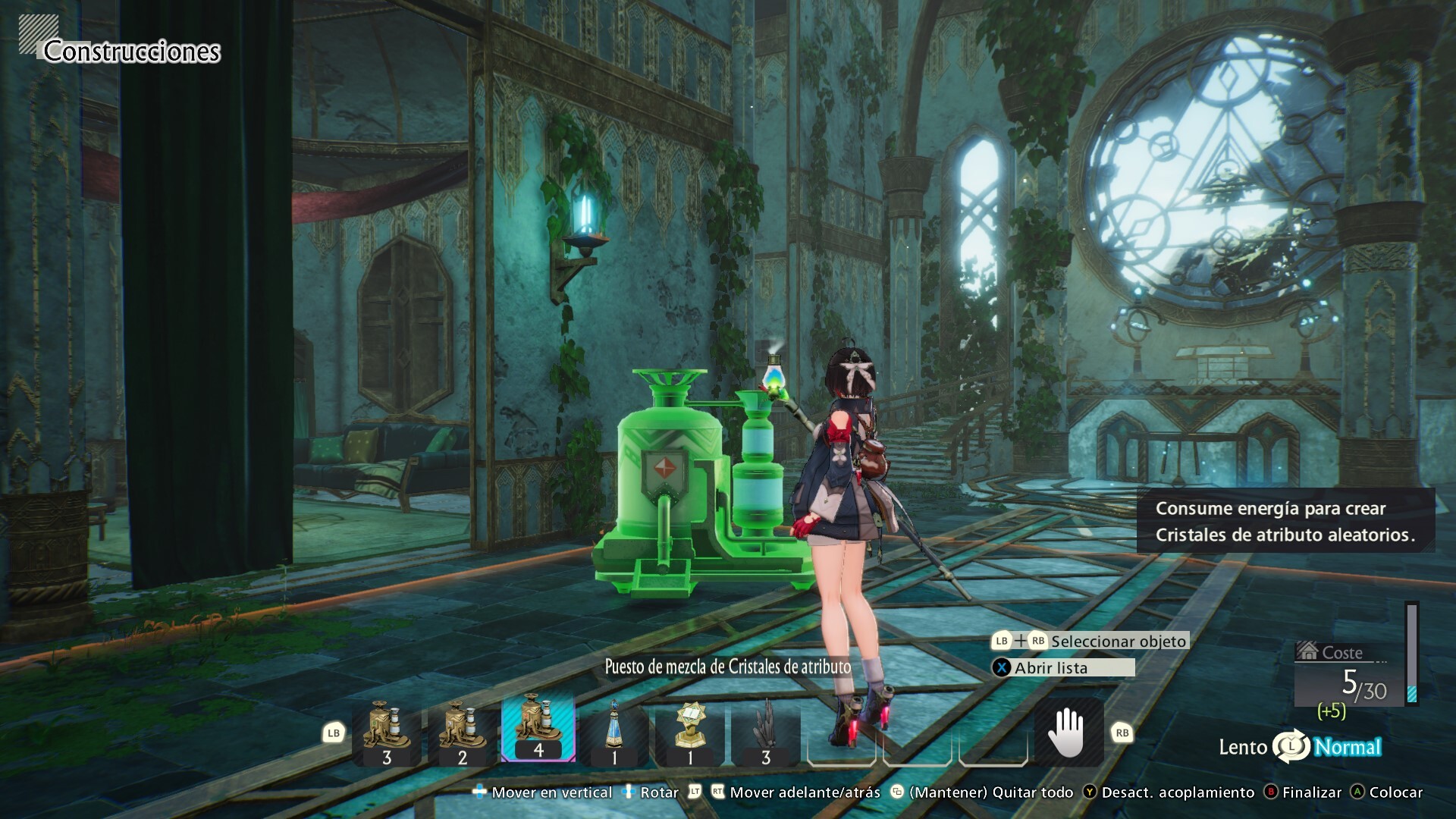Image resolution: width=1456 pixels, height=819 pixels.
Task: Select the highlighted crystal mixing station slot
Action: pos(538,730)
